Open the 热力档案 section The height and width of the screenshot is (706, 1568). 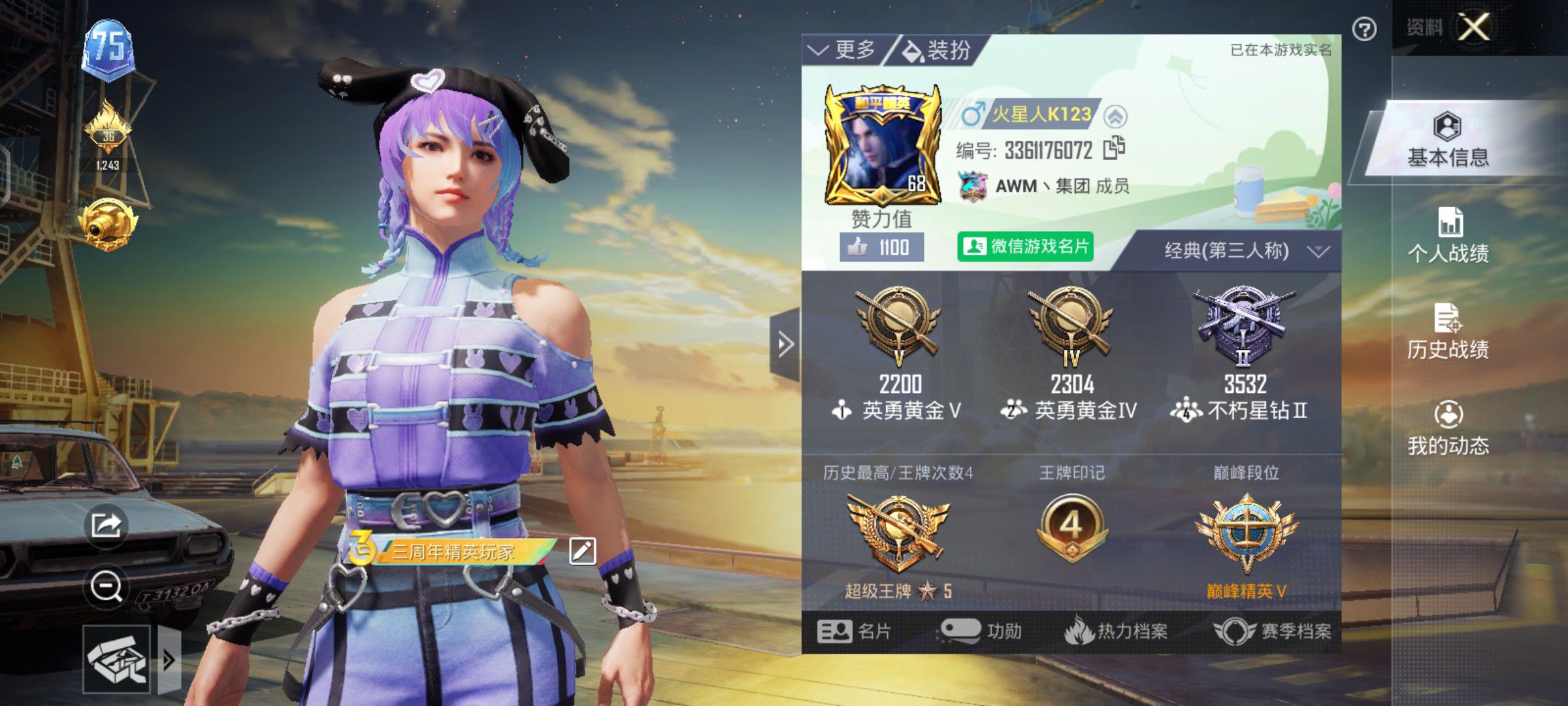click(1116, 631)
